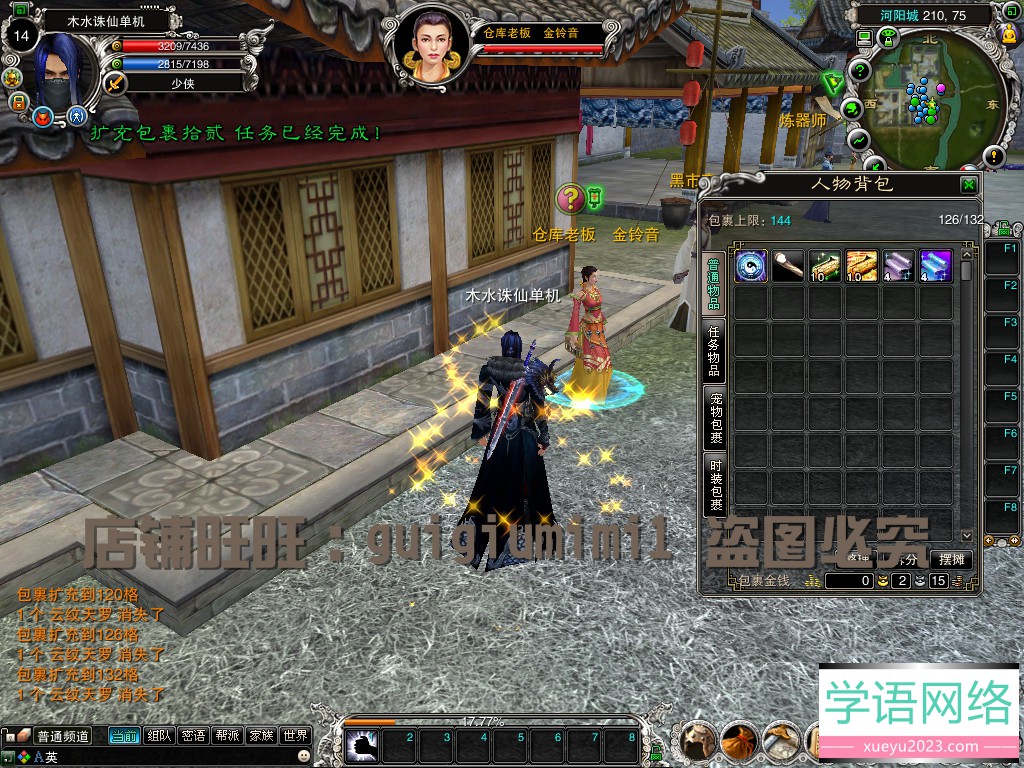
Task: Select the 时装包裹 tab
Action: 715,485
